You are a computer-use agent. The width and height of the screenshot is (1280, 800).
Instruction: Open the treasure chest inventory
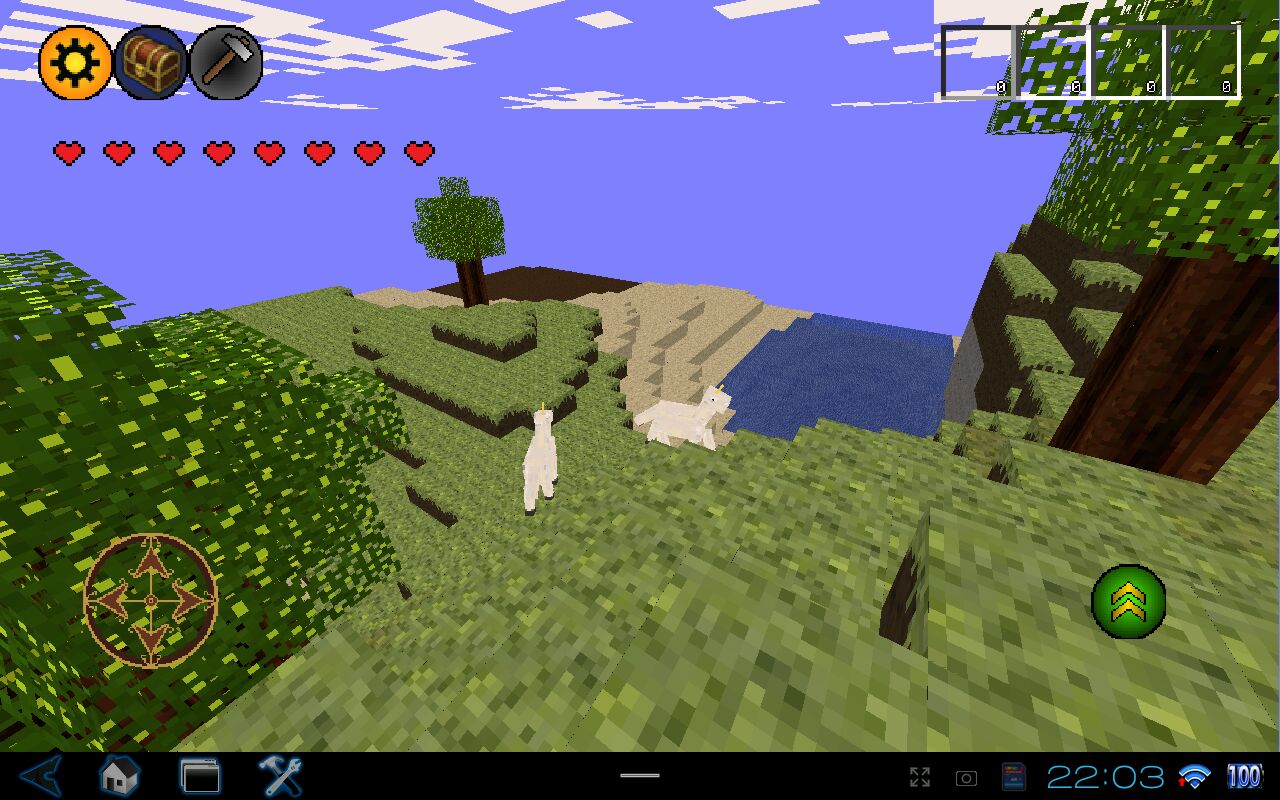tap(151, 63)
